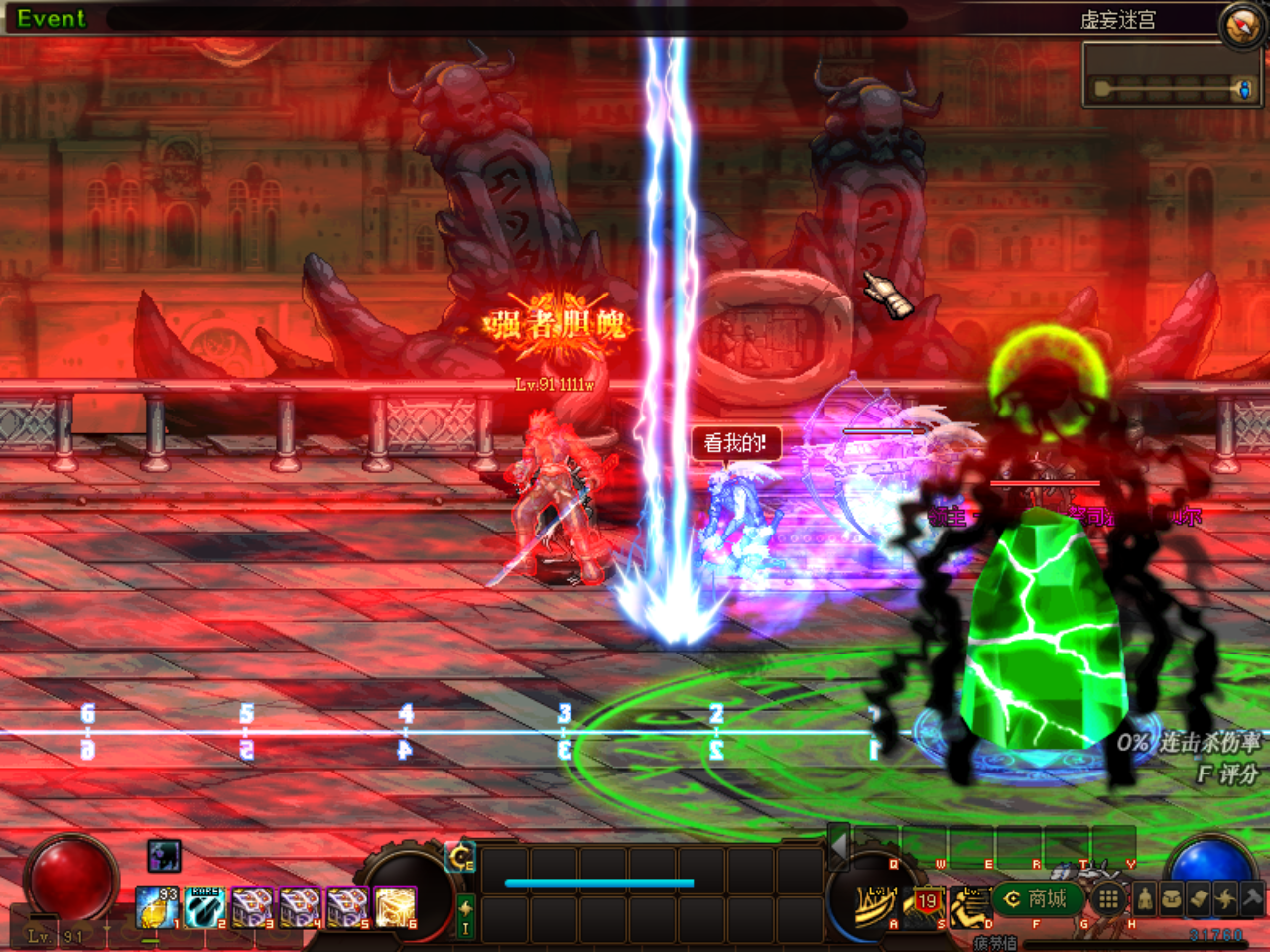This screenshot has width=1270, height=952.
Task: Use the gold coin item in quickslot 1
Action: [x=156, y=907]
